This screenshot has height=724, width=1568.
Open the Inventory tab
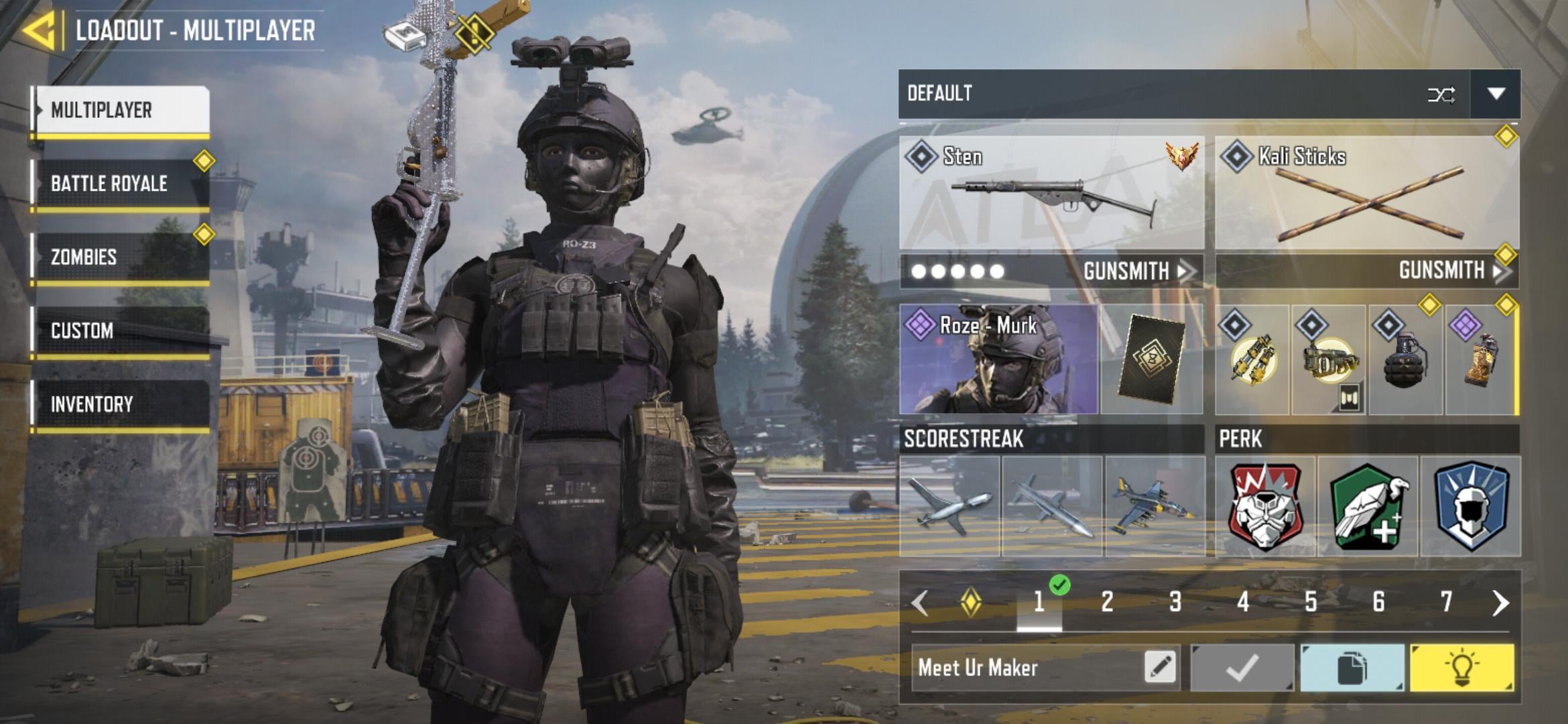tap(122, 404)
